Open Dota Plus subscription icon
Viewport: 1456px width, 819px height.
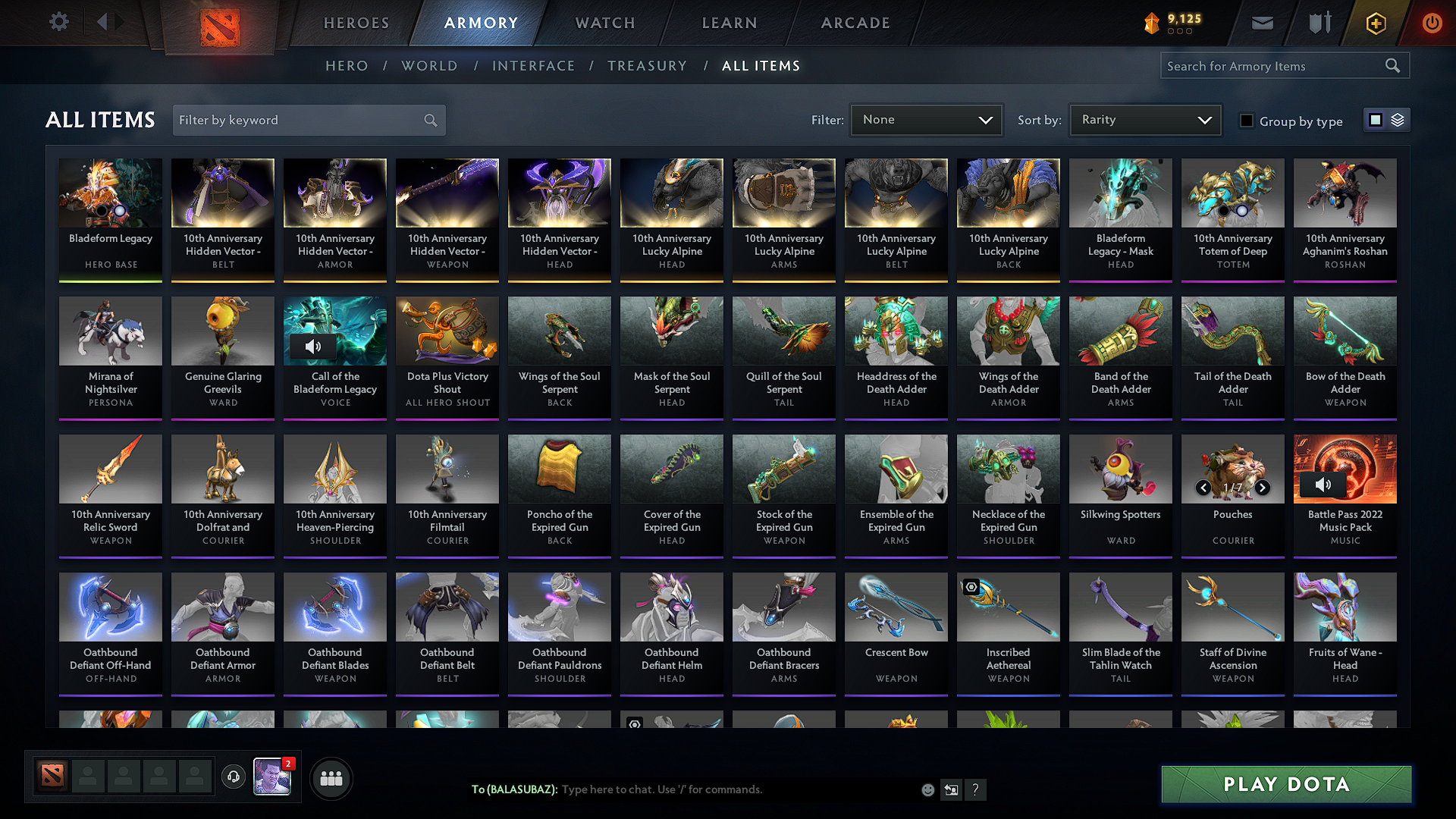[1375, 23]
